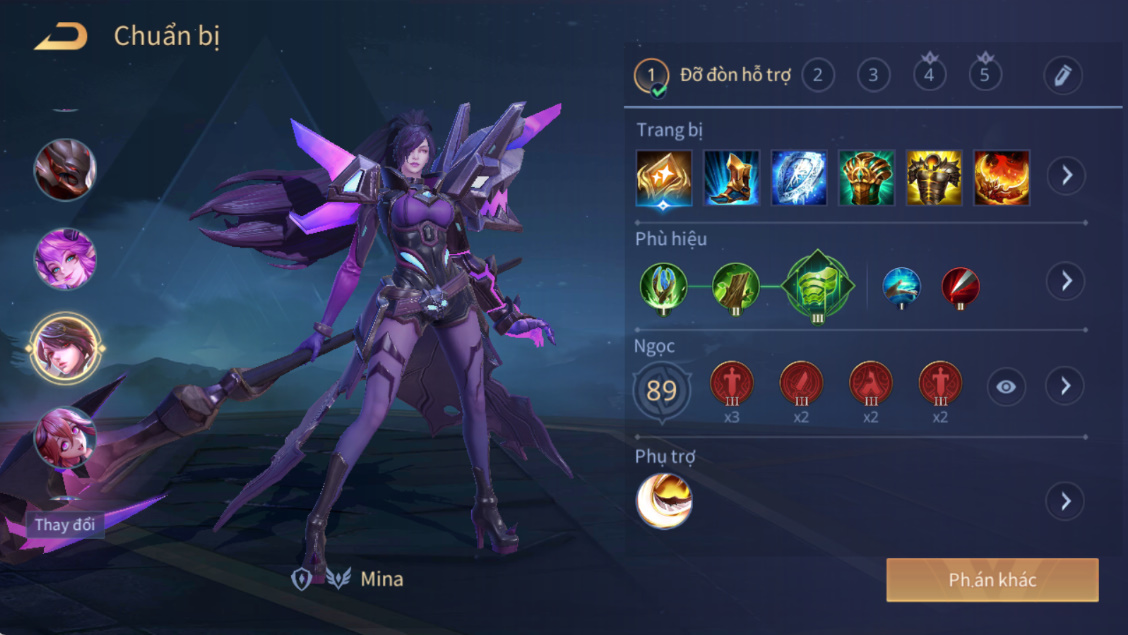Choose the blue wave badge icon
Screen dimensions: 1128x635
click(902, 286)
